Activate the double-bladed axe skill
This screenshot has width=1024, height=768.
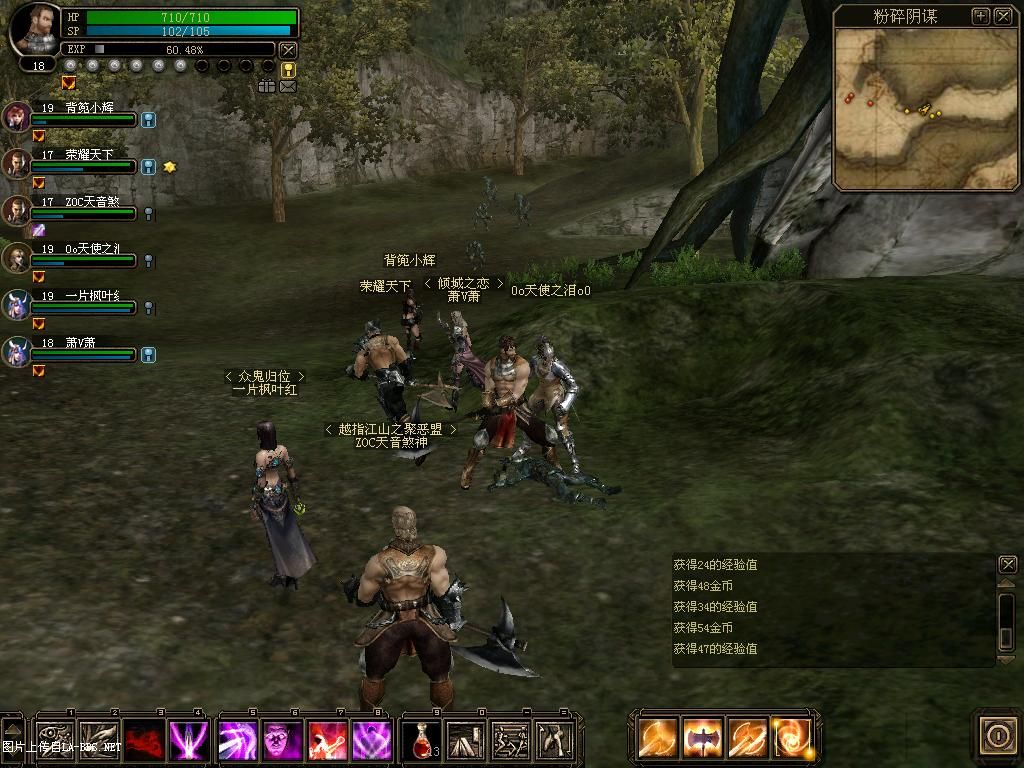click(703, 739)
